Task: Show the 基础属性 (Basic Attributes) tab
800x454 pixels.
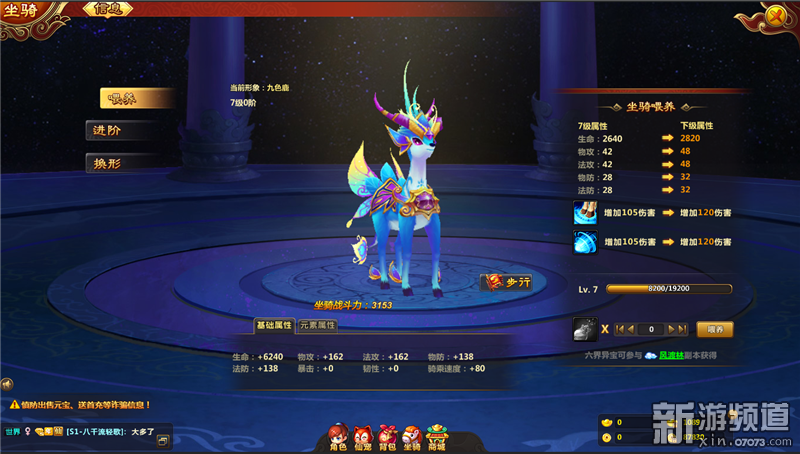Action: 274,325
